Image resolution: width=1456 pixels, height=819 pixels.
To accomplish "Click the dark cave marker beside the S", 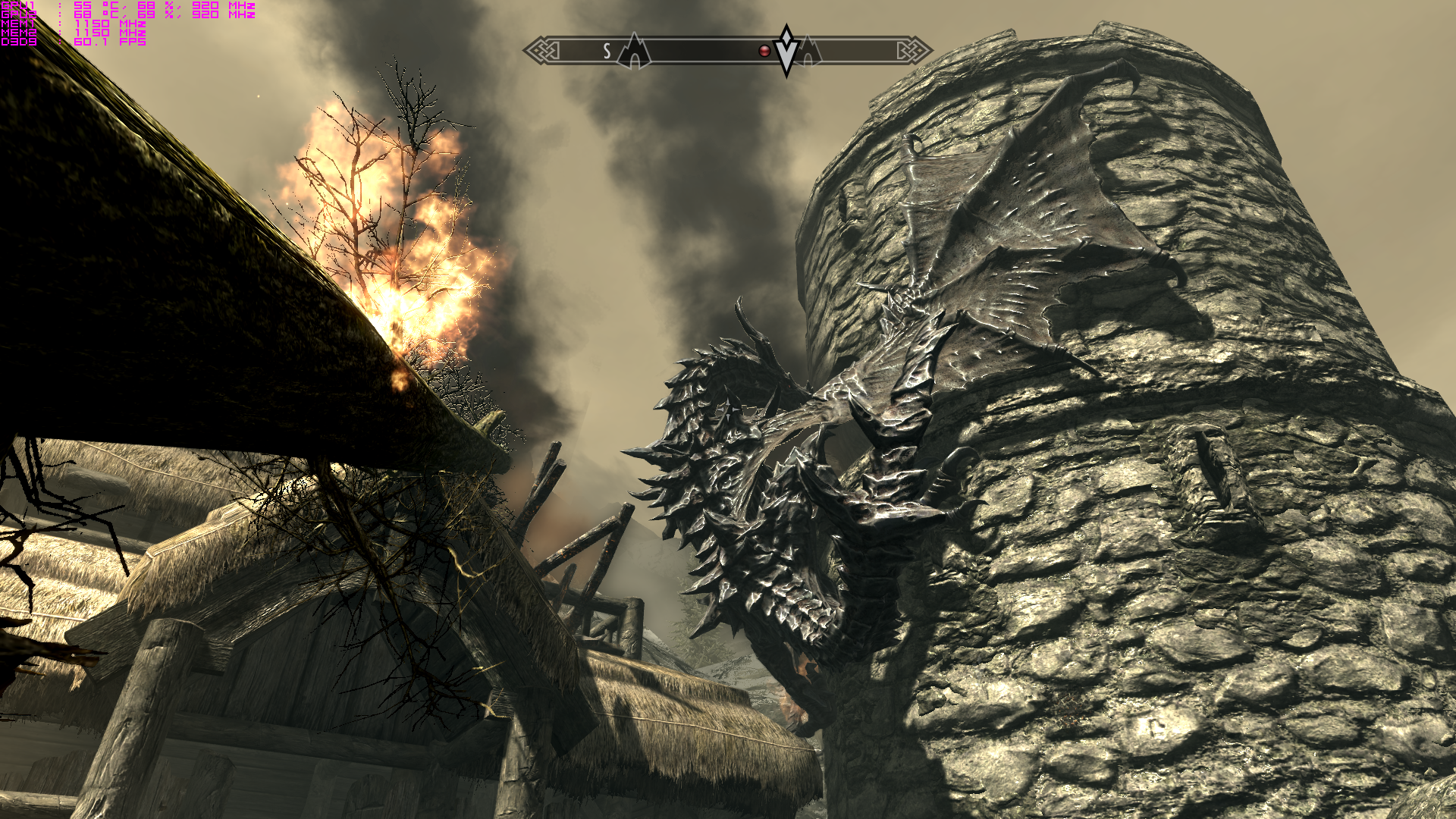I will point(634,52).
